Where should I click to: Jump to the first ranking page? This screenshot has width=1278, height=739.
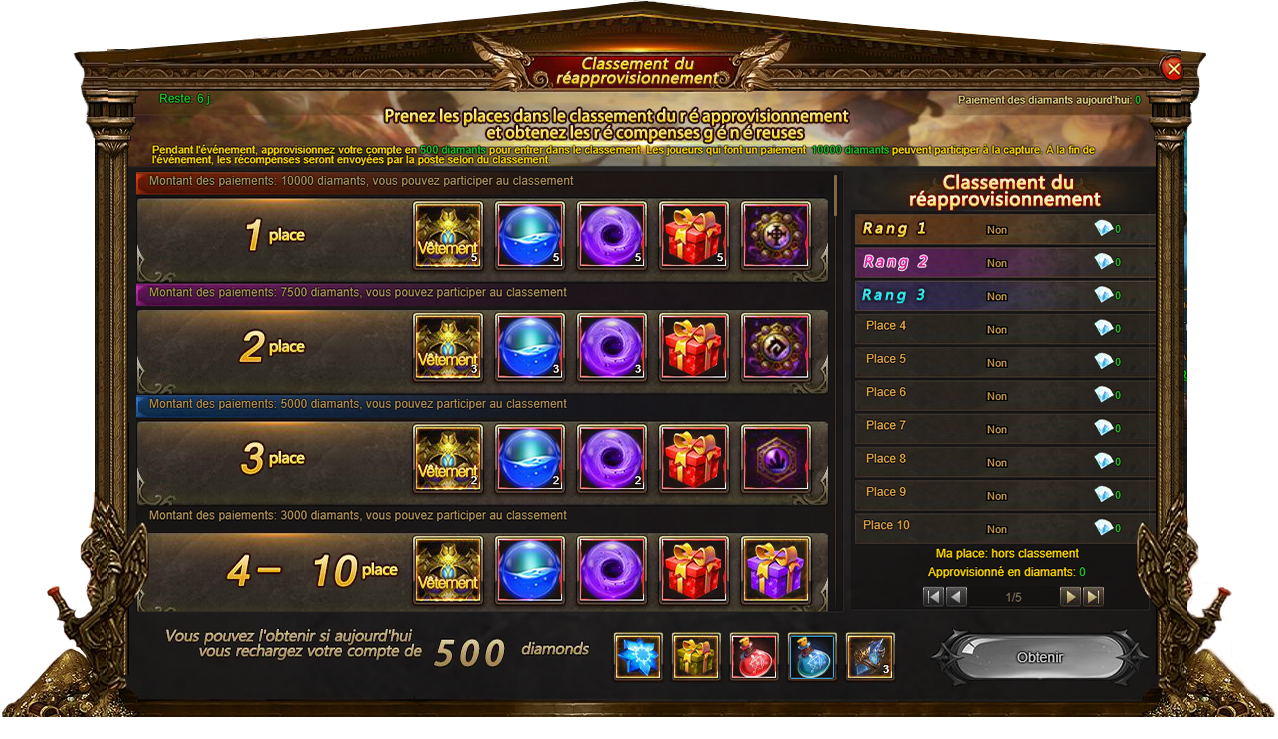click(x=933, y=597)
